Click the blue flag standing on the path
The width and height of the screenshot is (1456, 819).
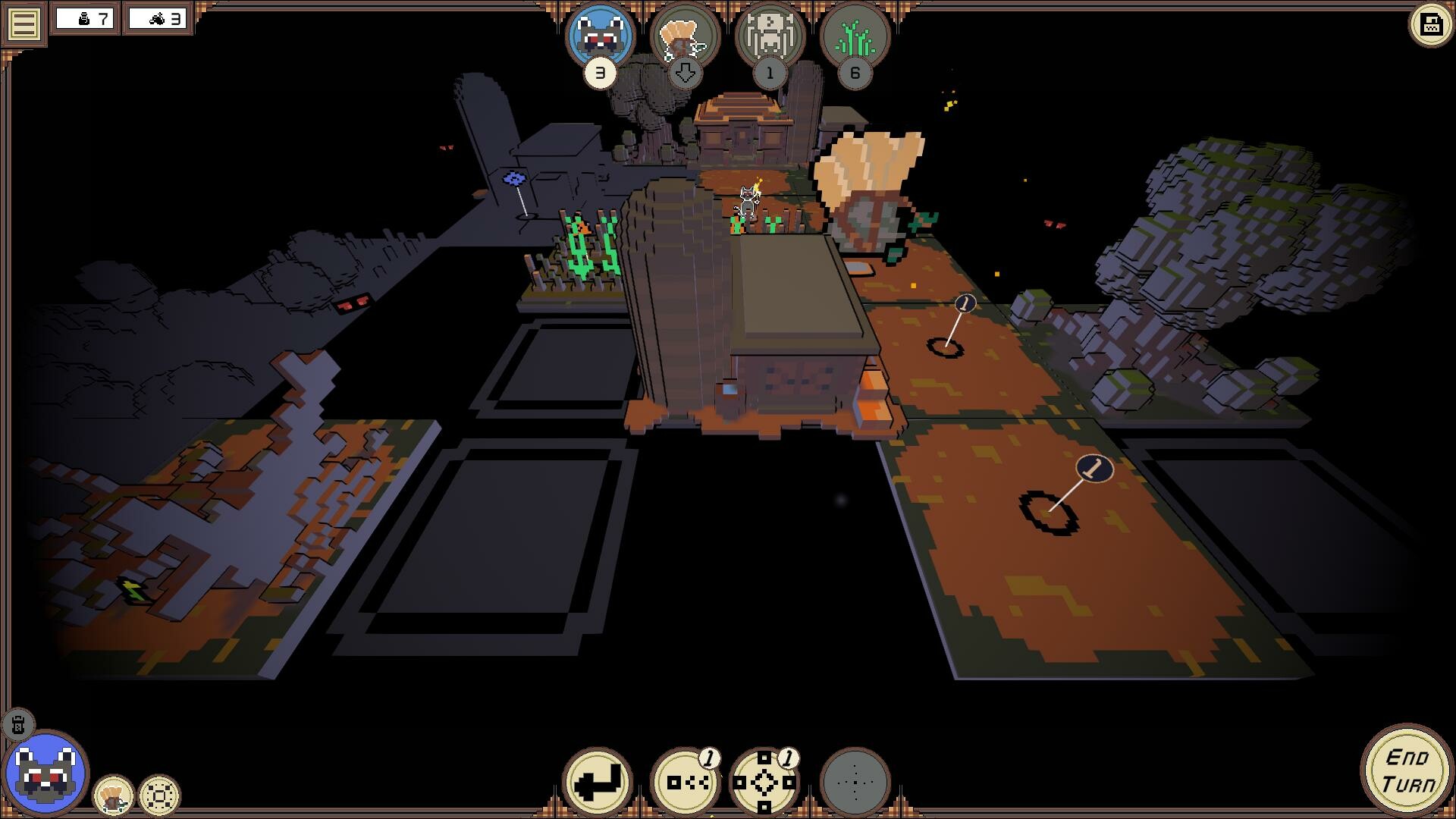pyautogui.click(x=516, y=179)
